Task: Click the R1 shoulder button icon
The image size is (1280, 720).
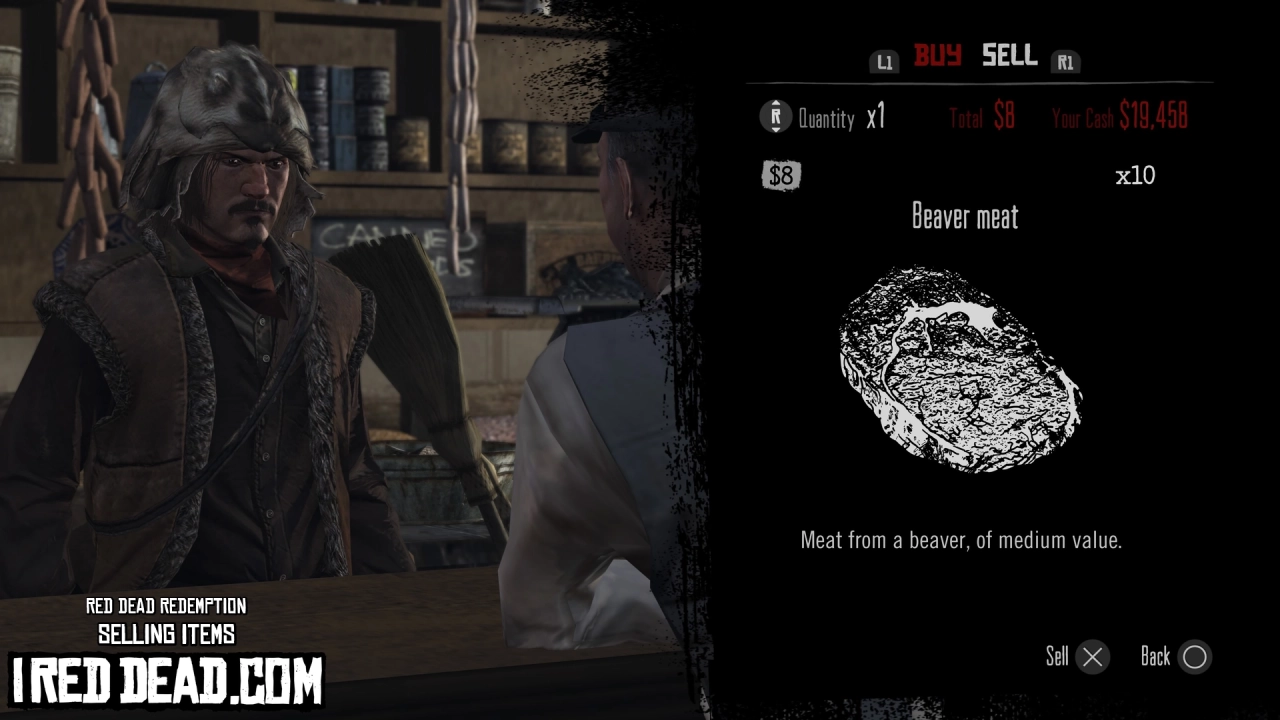Action: click(1065, 62)
